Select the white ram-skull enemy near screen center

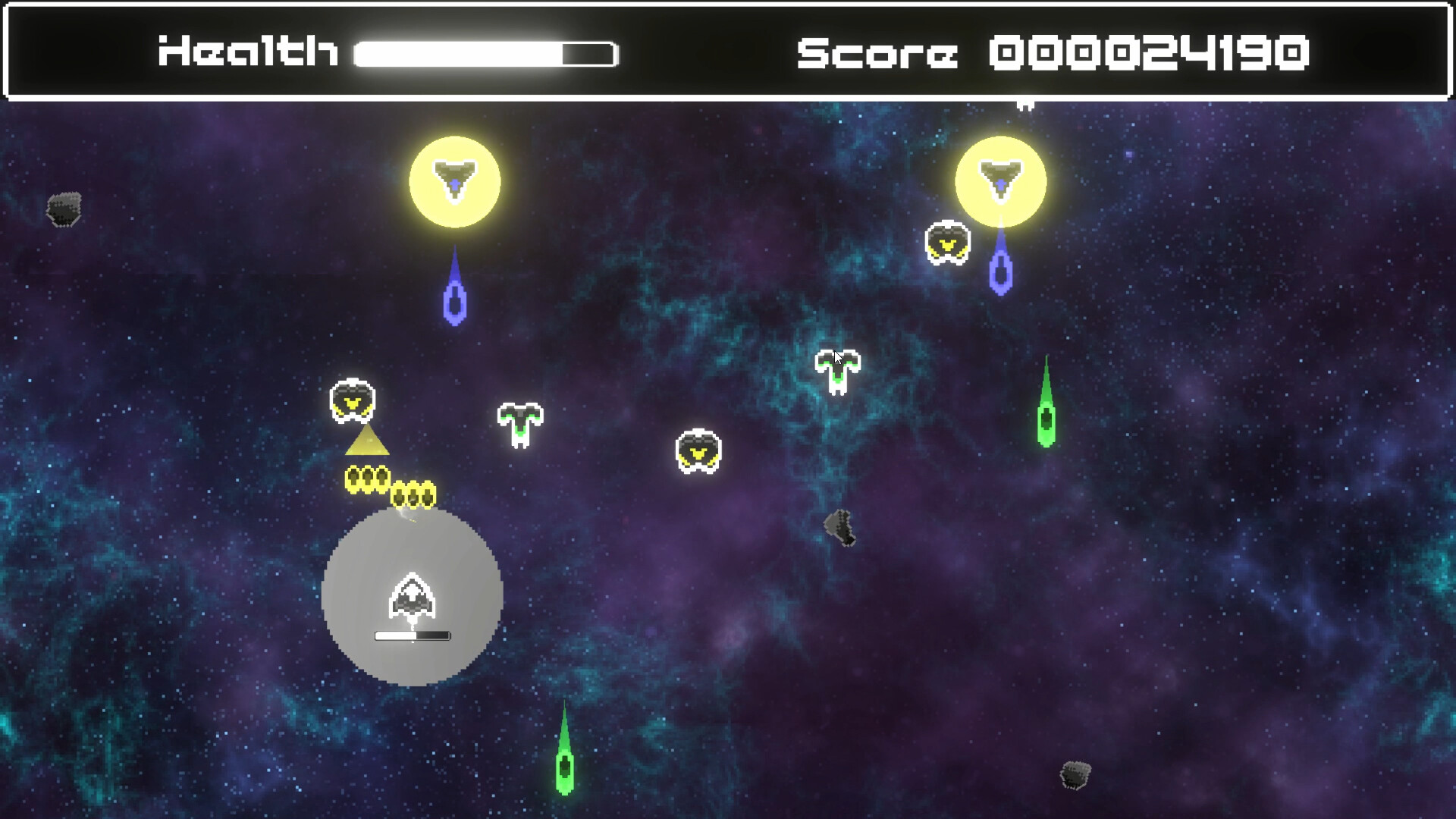click(521, 425)
